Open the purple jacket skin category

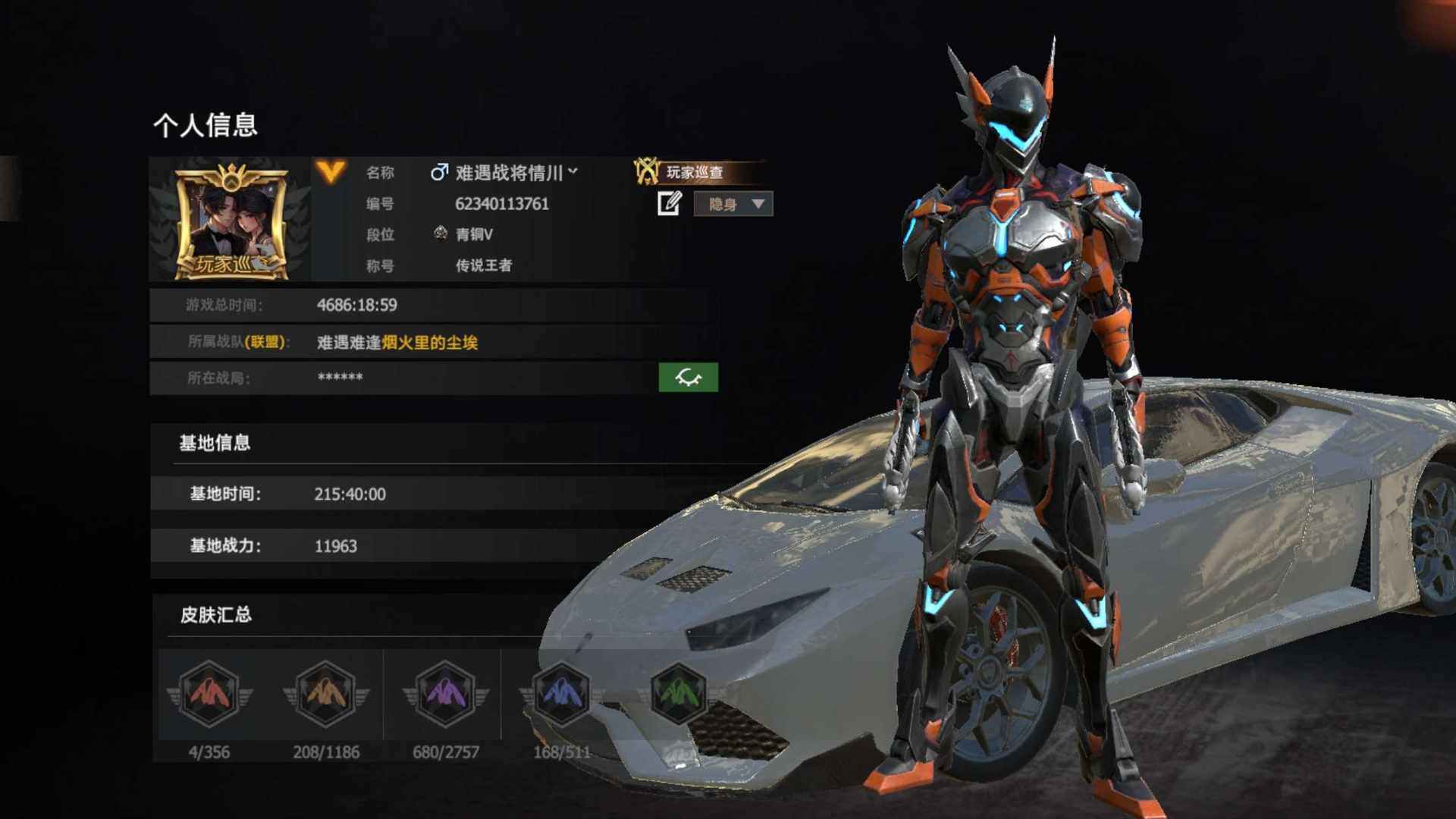pos(446,693)
